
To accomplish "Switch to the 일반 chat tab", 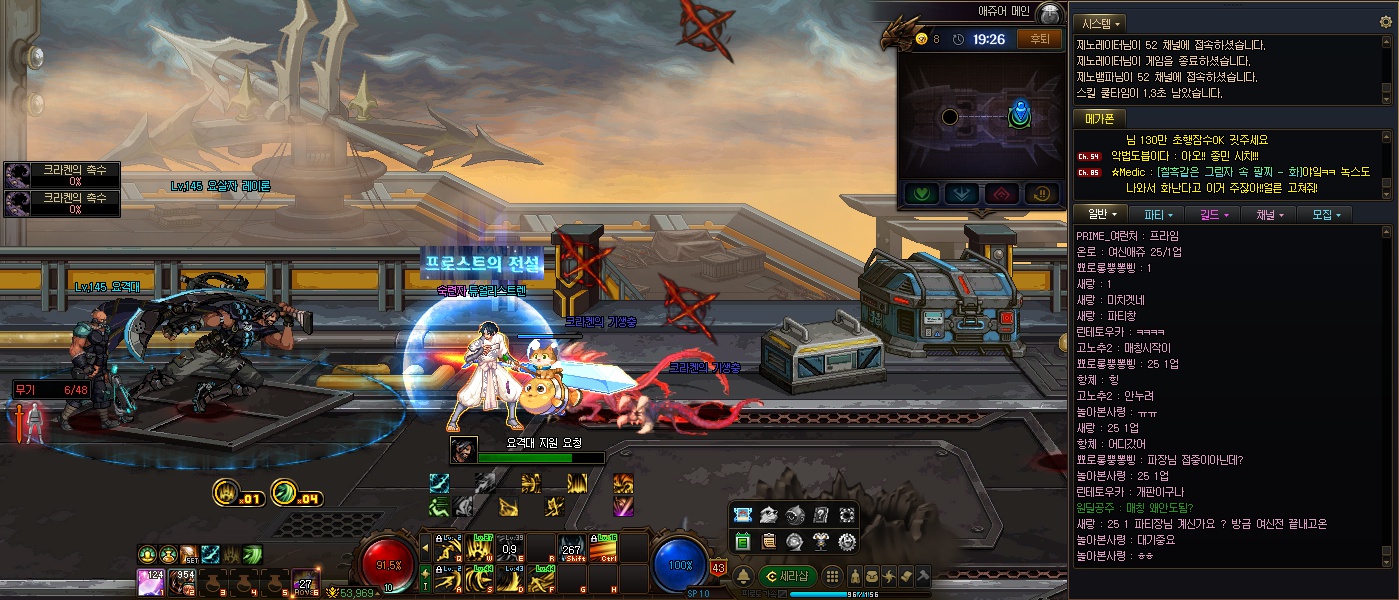I will 1100,214.
